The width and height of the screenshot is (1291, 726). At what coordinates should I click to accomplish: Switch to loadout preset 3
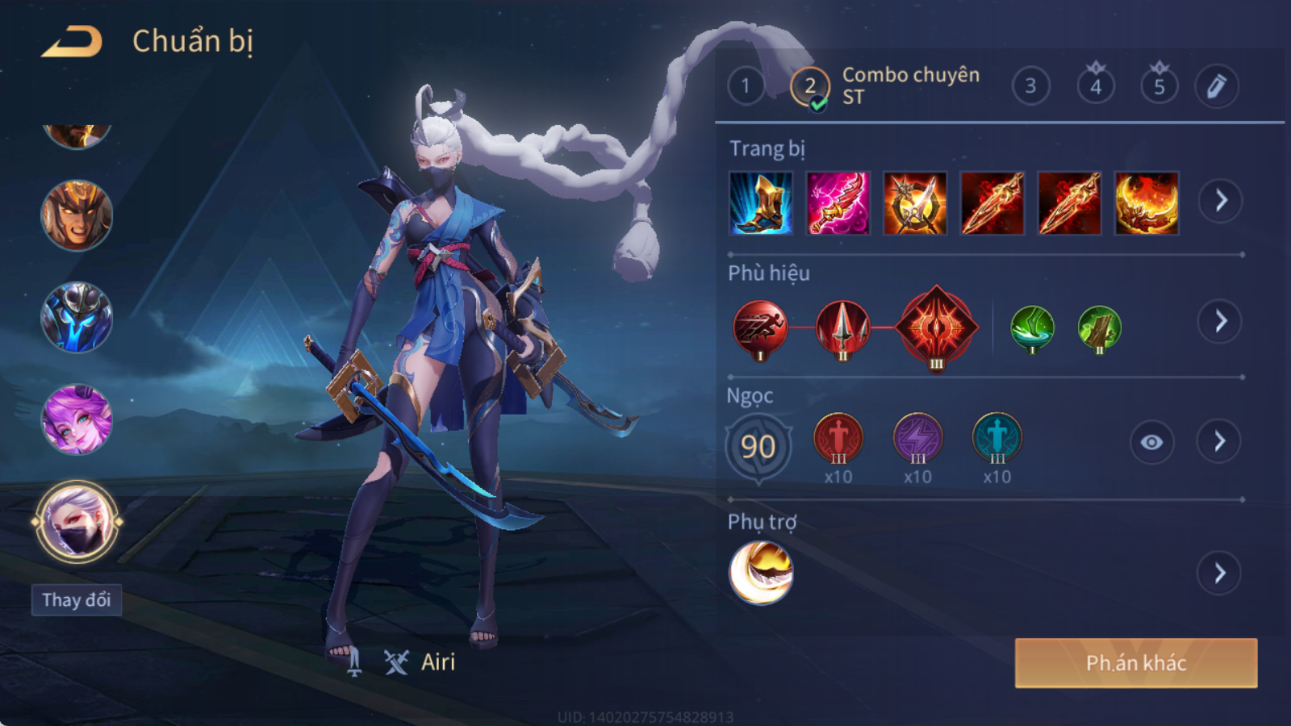tap(1030, 87)
